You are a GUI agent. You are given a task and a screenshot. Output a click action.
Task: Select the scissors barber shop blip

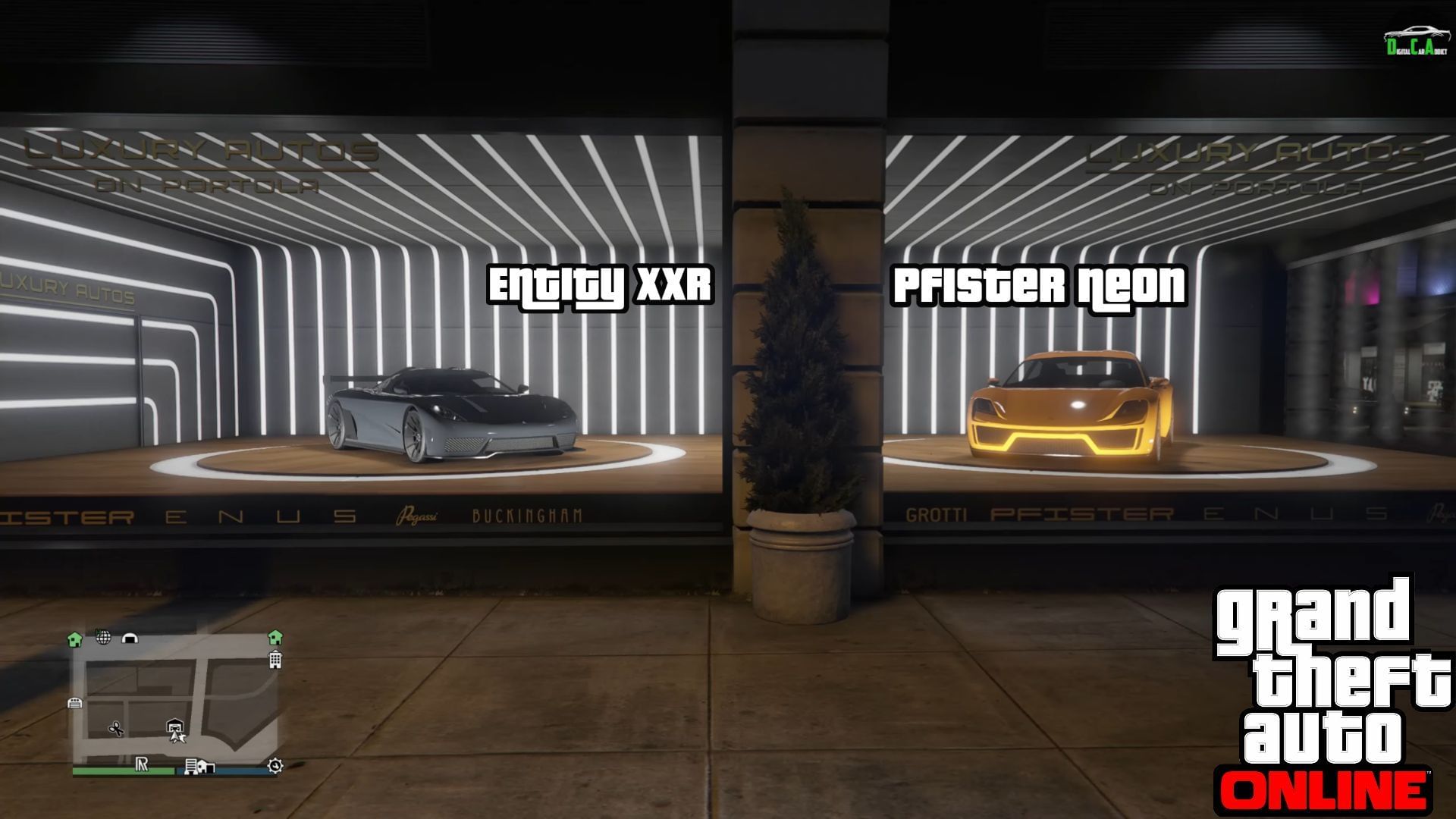tap(116, 729)
